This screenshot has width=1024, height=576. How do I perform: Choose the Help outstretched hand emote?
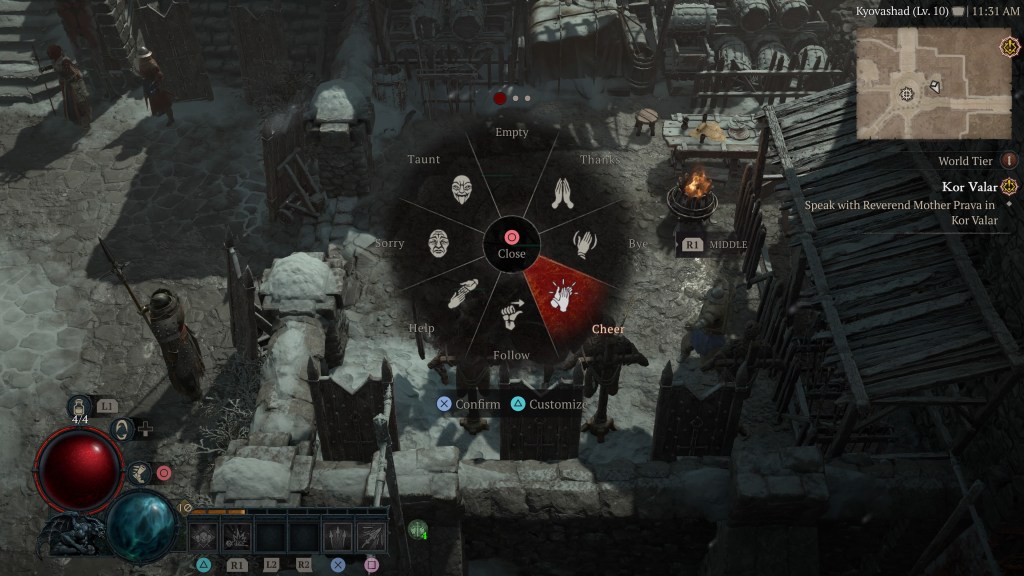(x=462, y=295)
